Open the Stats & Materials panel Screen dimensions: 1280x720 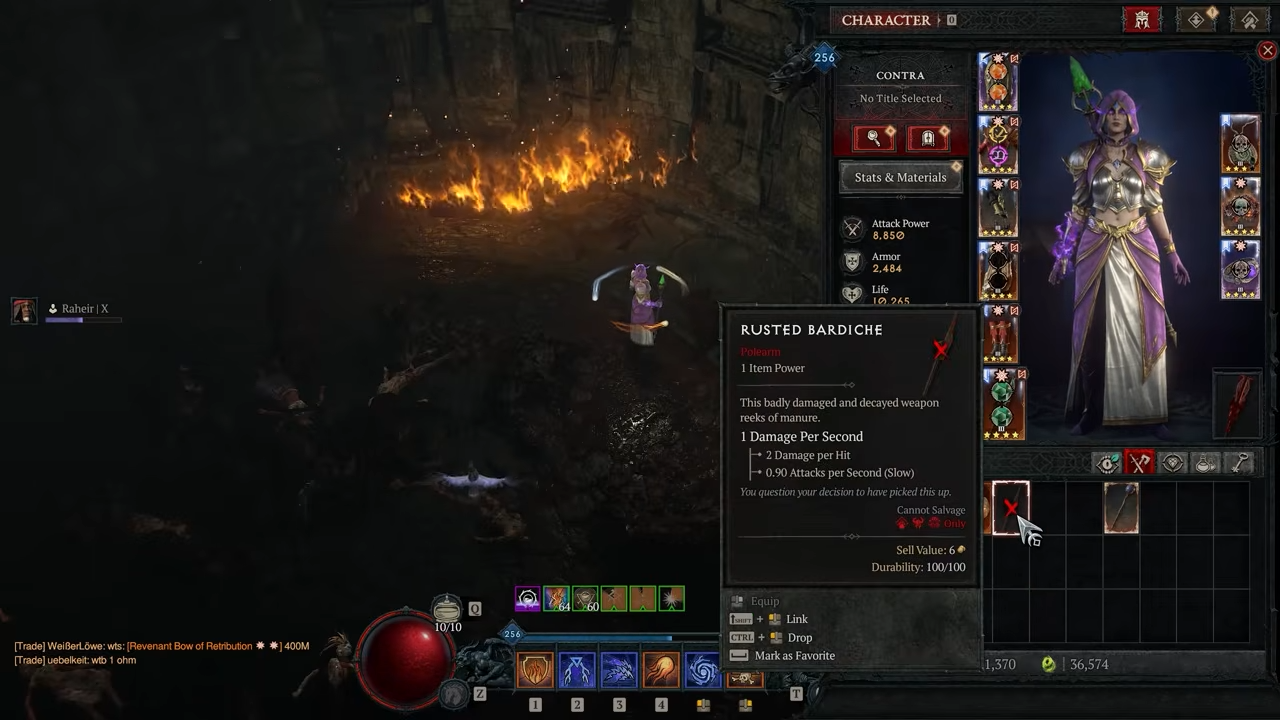click(900, 177)
